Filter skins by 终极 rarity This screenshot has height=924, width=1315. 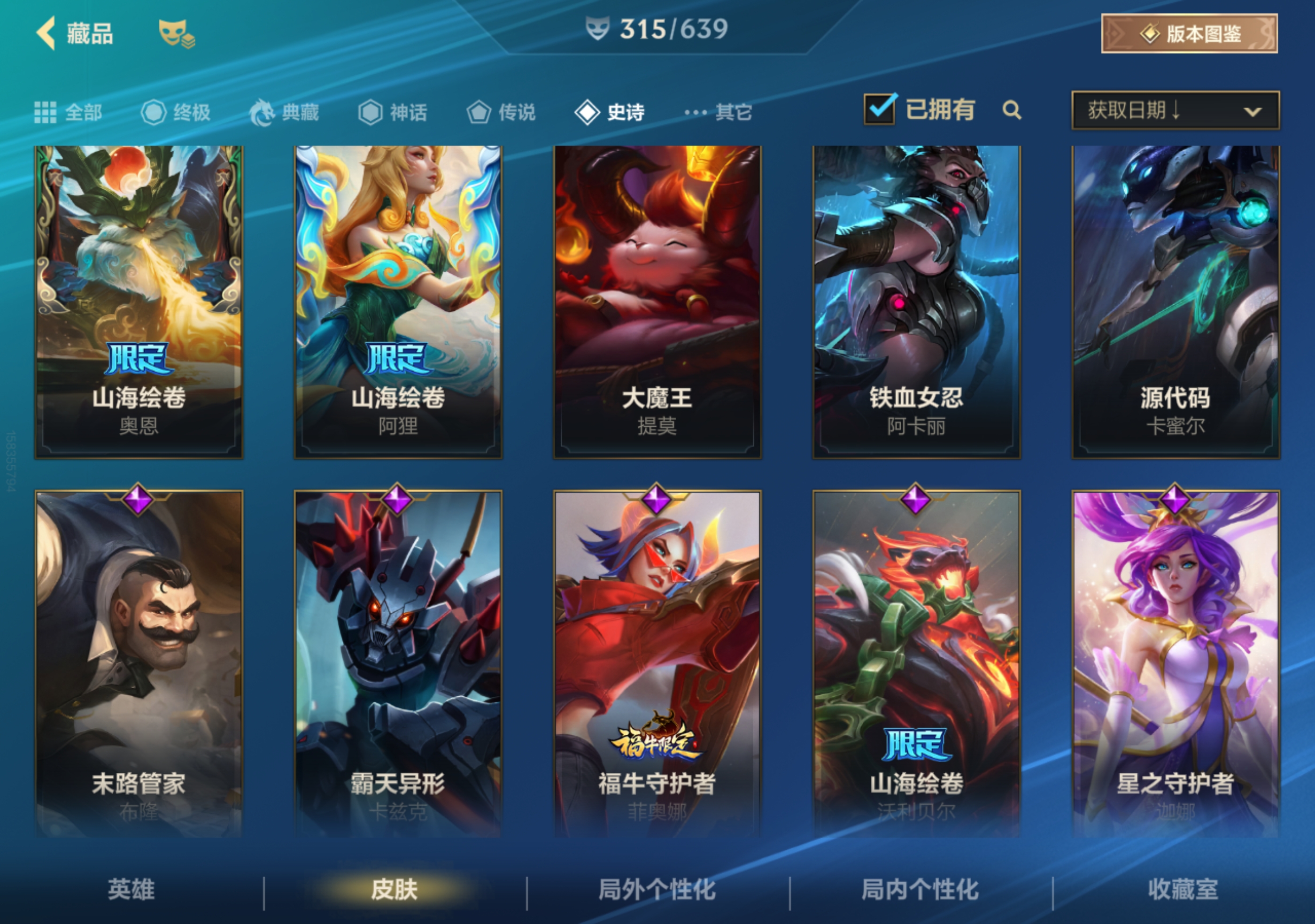177,112
